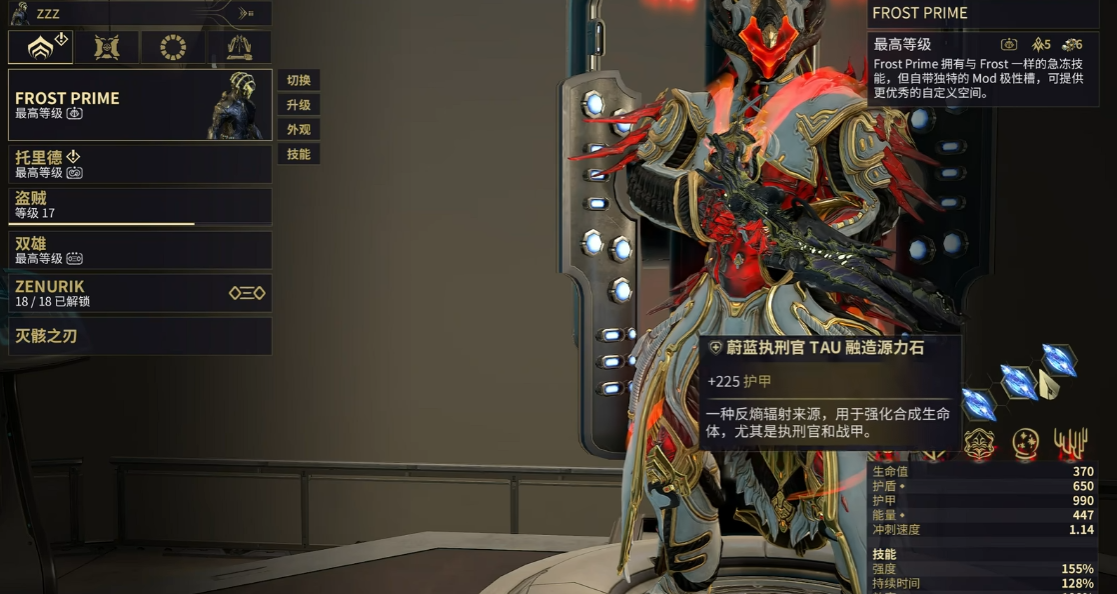The width and height of the screenshot is (1117, 594).
Task: Select the 灭骸之刃 weapon row
Action: point(140,336)
